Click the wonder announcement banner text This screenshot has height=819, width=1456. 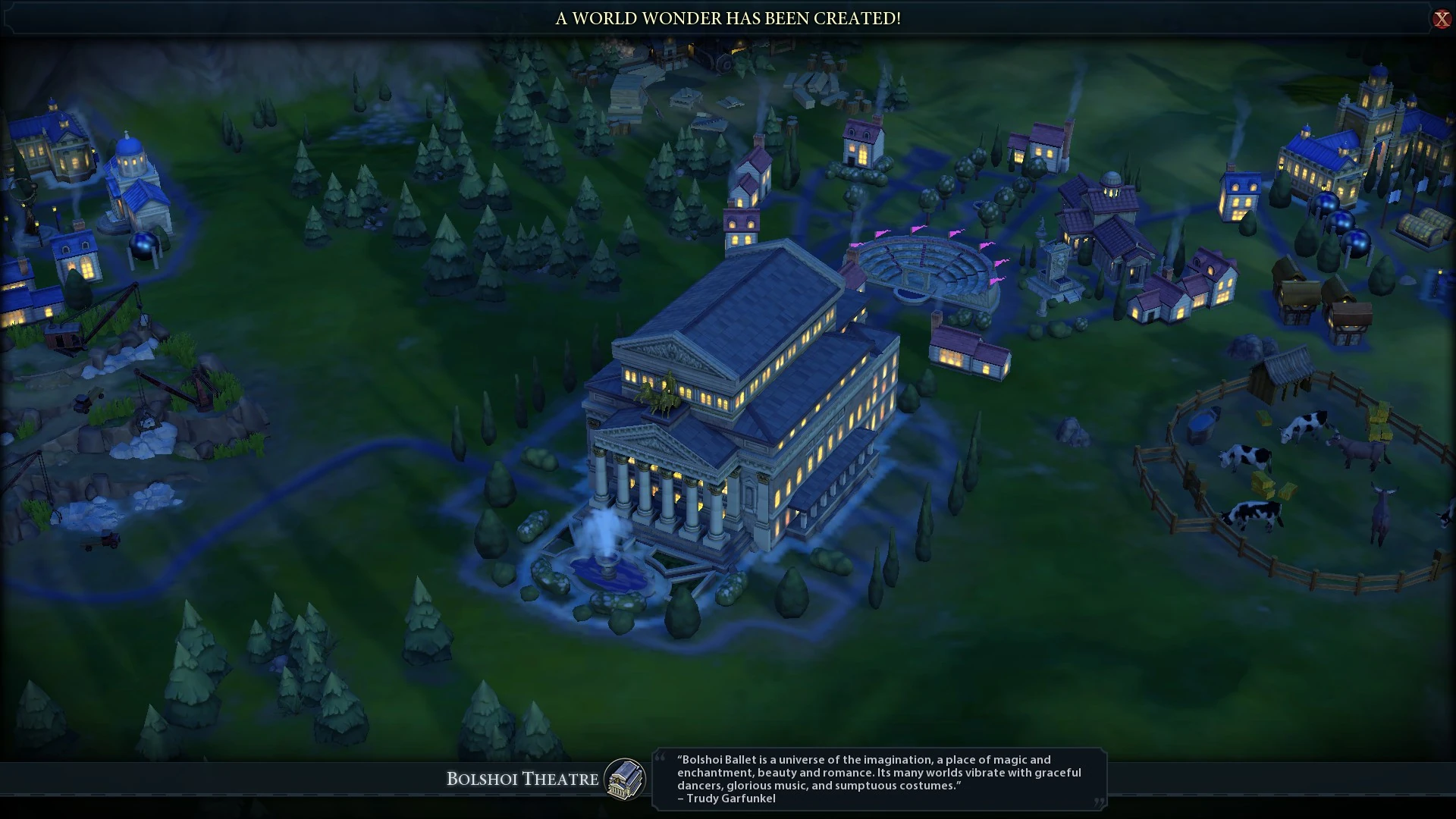pyautogui.click(x=726, y=18)
